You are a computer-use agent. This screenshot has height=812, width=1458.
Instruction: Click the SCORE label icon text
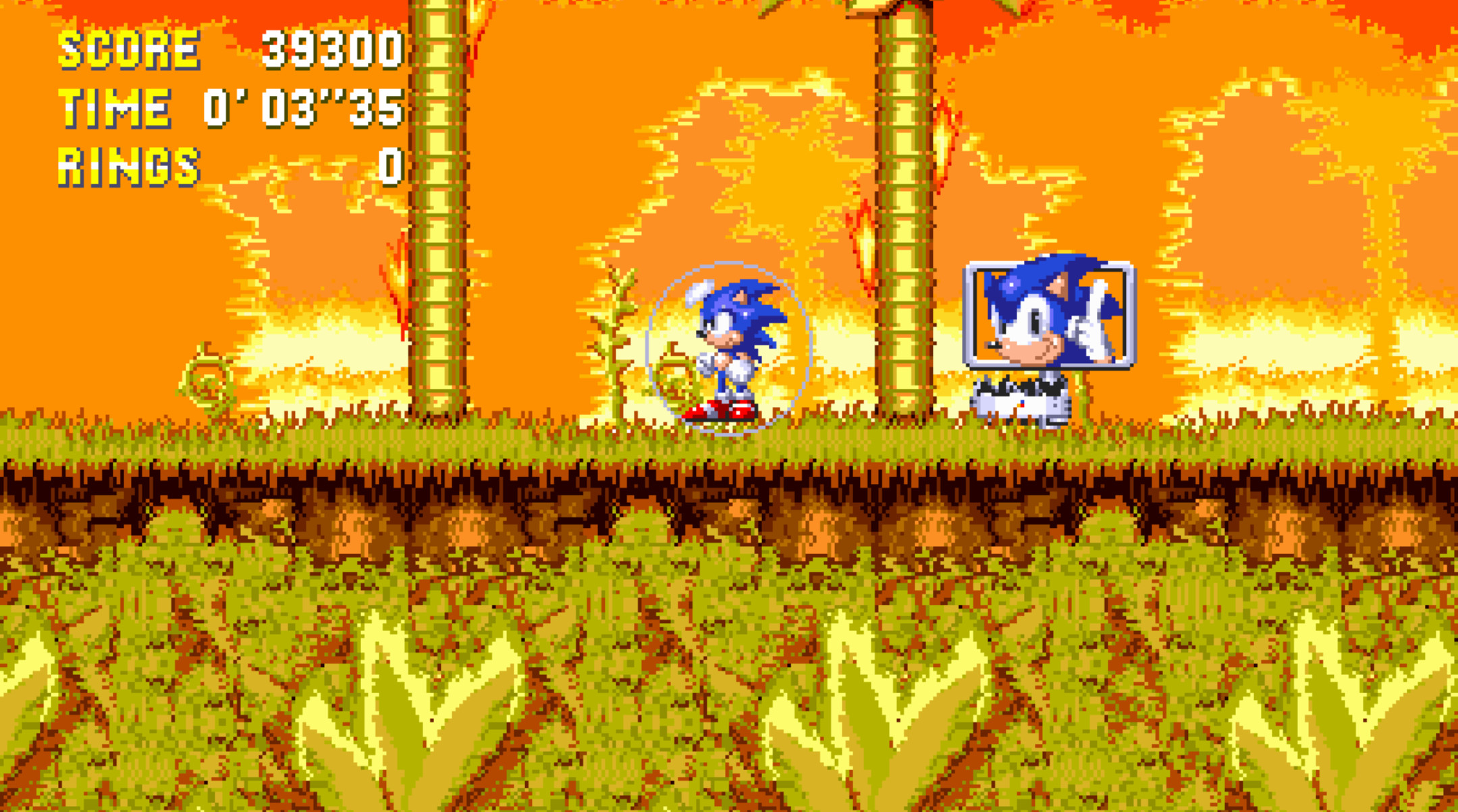128,49
